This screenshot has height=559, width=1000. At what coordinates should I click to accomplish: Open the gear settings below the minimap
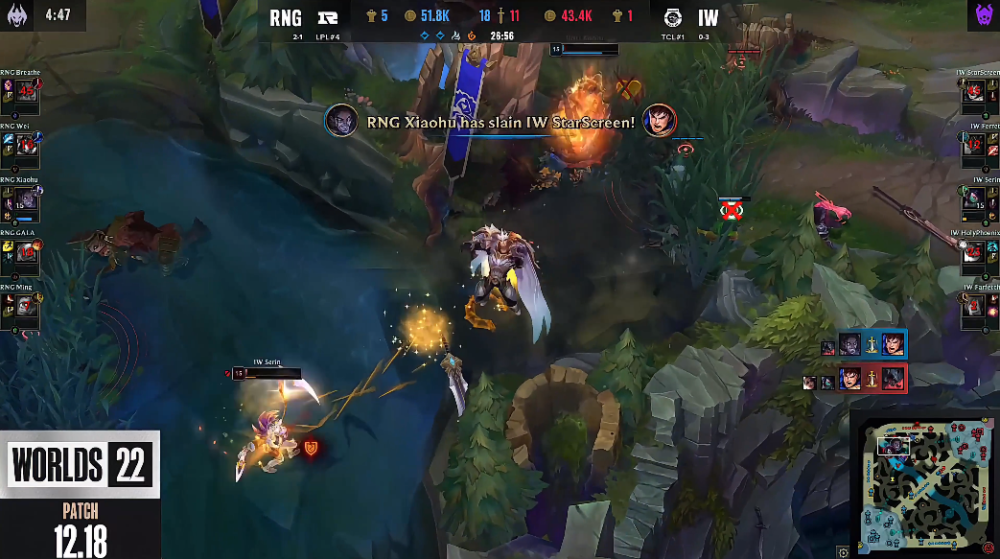843,551
